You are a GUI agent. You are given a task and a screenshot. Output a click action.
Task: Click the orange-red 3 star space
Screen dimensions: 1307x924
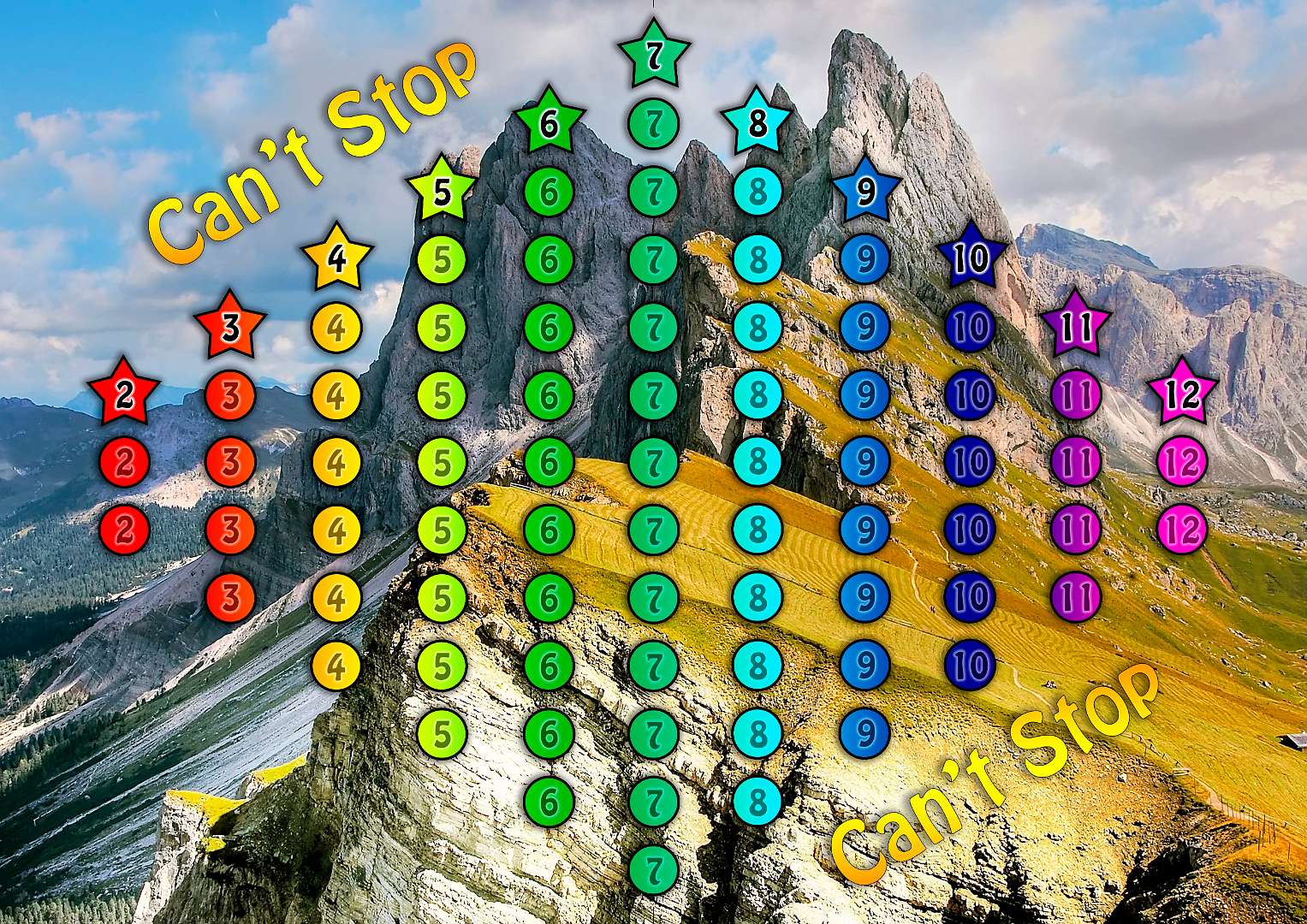tap(229, 327)
